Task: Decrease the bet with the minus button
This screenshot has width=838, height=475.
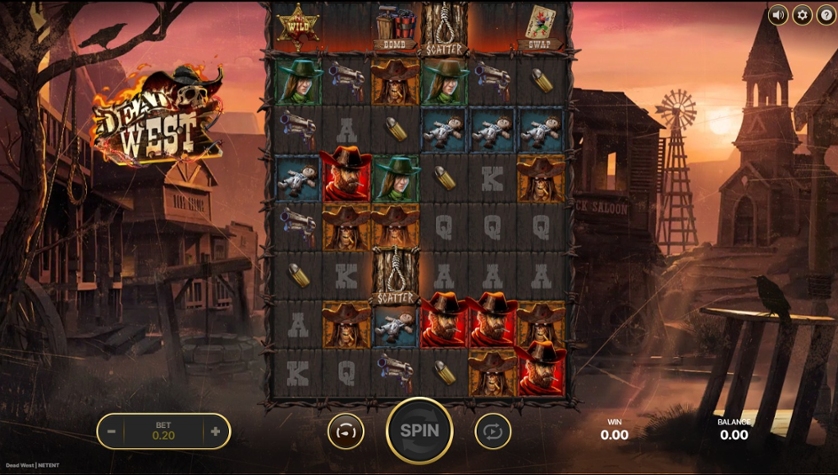Action: point(112,432)
